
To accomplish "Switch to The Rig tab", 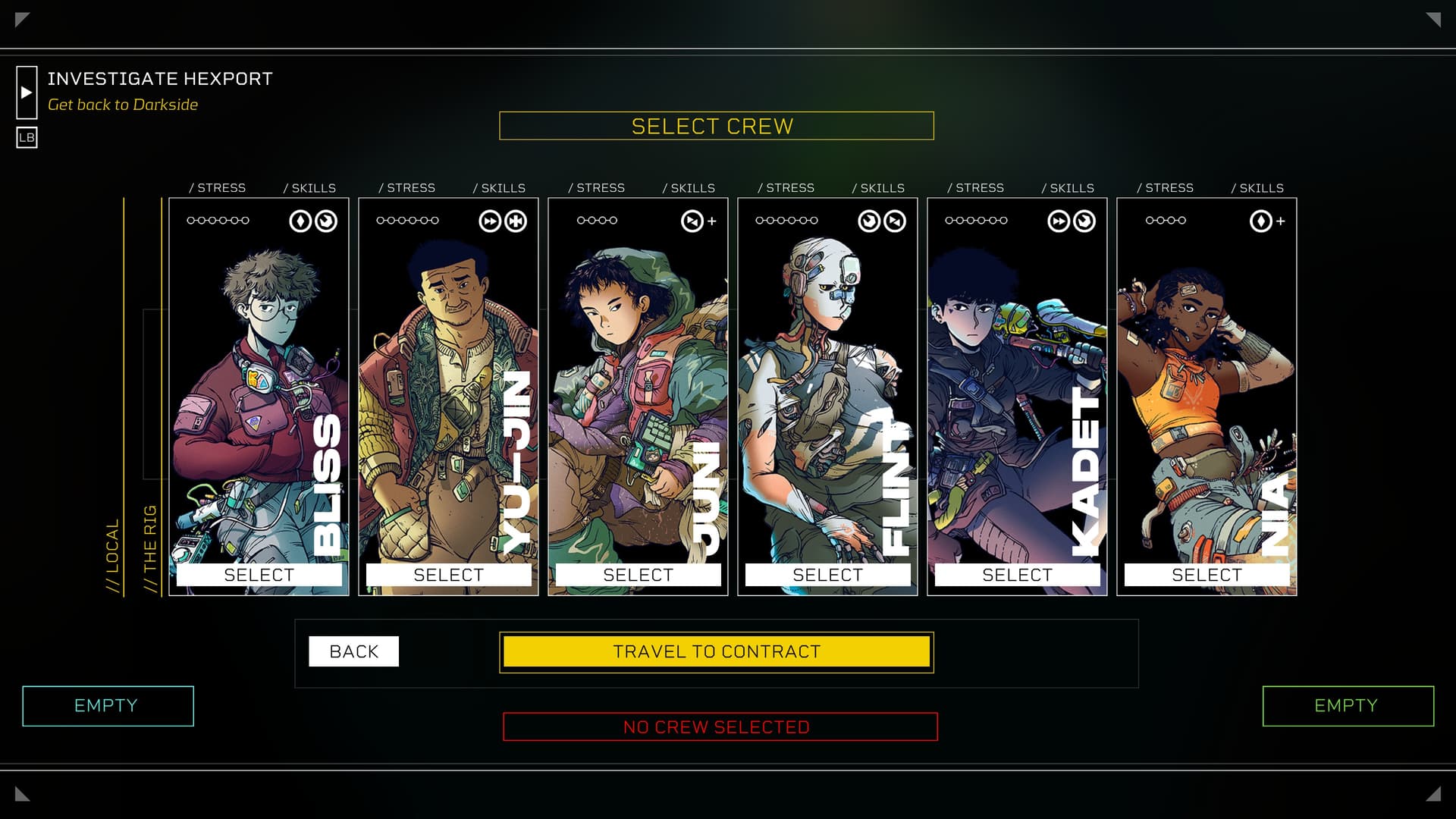I will [x=150, y=548].
